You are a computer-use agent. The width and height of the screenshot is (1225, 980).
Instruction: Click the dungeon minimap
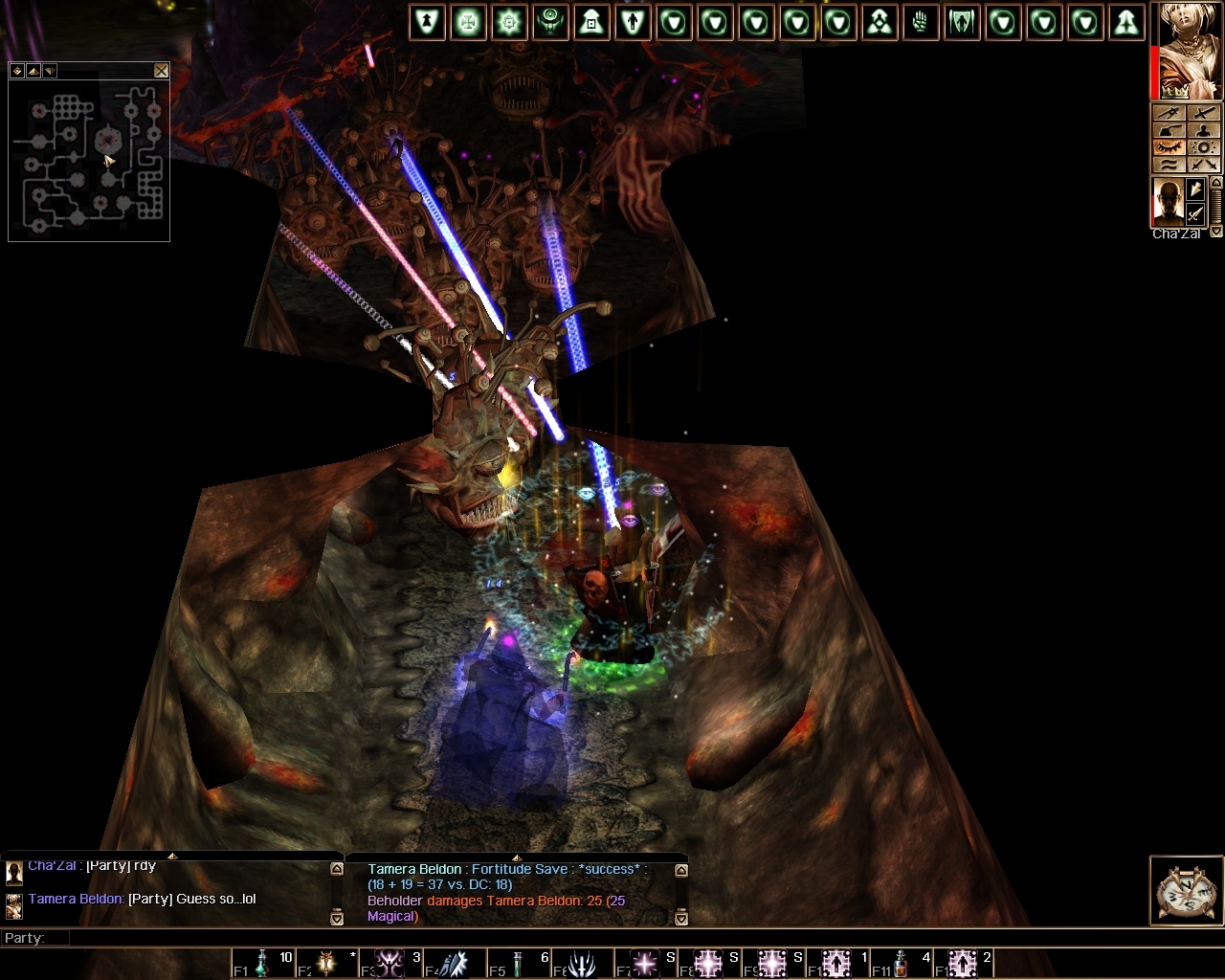click(89, 159)
